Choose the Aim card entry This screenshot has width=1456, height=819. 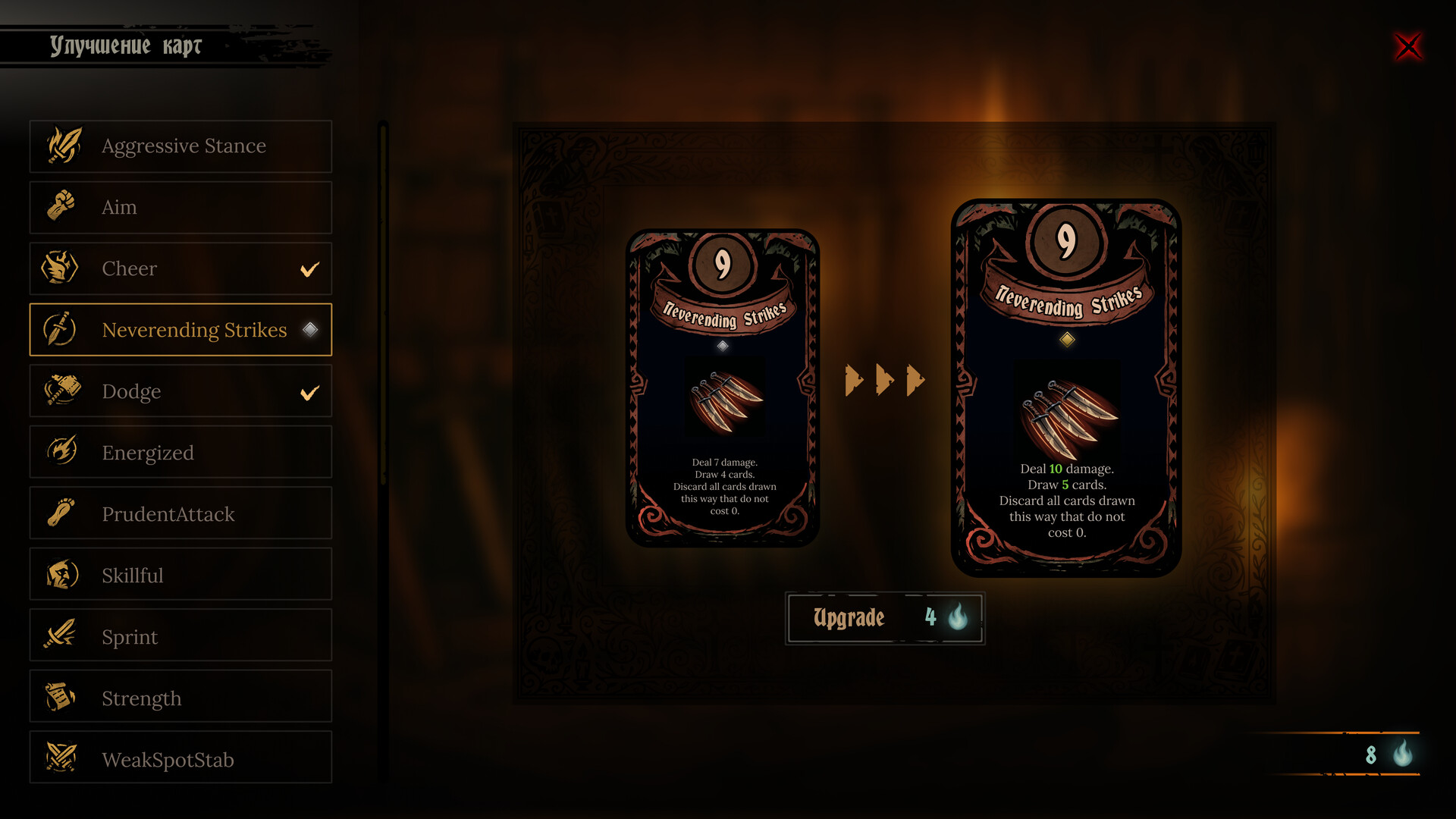pyautogui.click(x=180, y=208)
